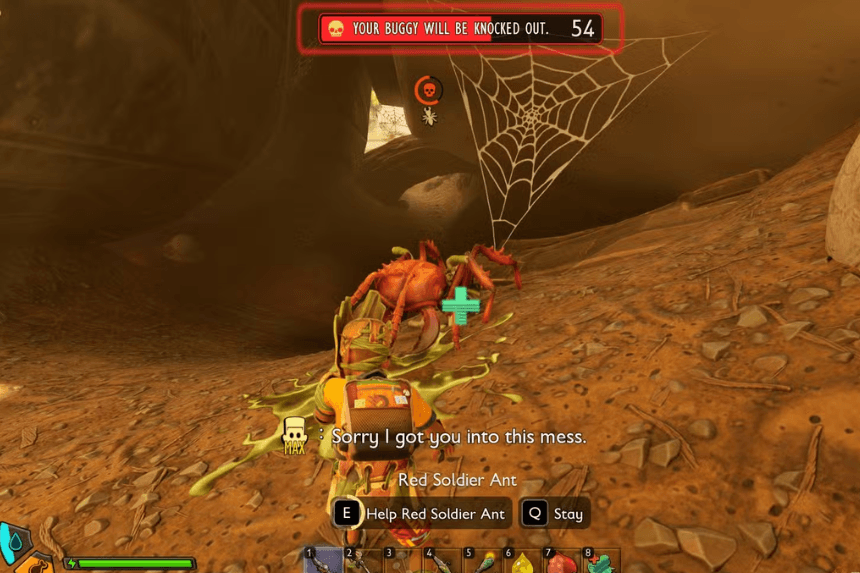860x573 pixels.
Task: Use the green healing leaf in slot 8
Action: click(x=600, y=562)
